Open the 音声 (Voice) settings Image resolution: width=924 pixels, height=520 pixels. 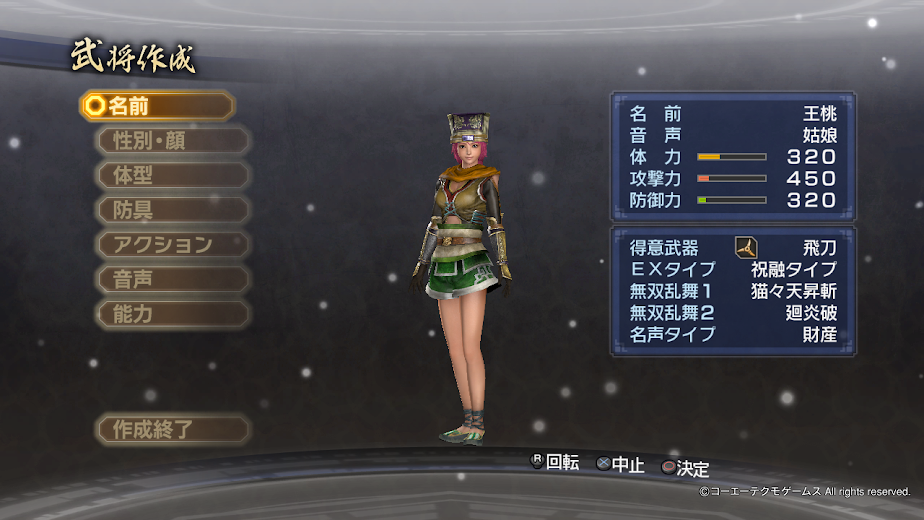[172, 279]
